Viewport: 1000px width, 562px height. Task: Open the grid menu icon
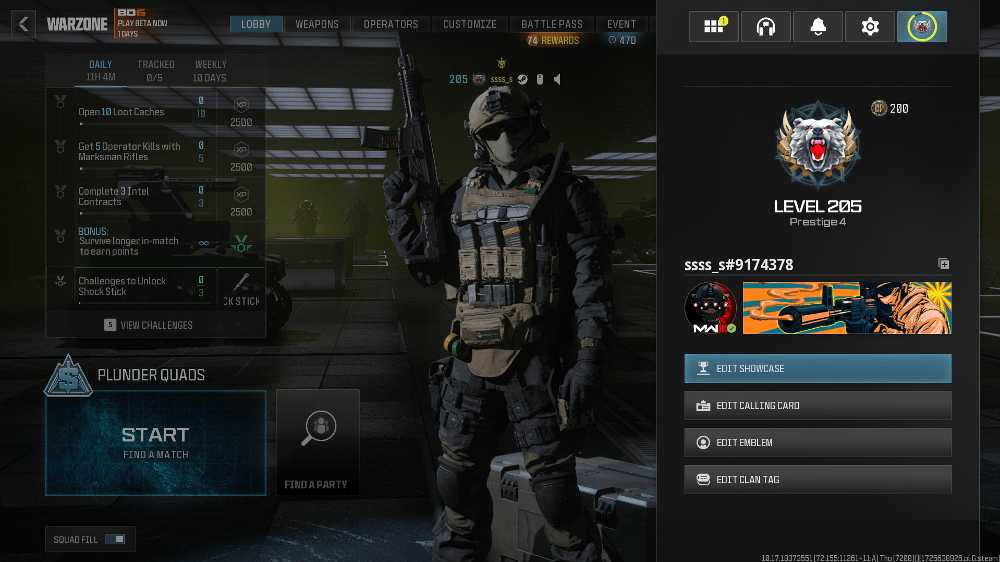714,27
